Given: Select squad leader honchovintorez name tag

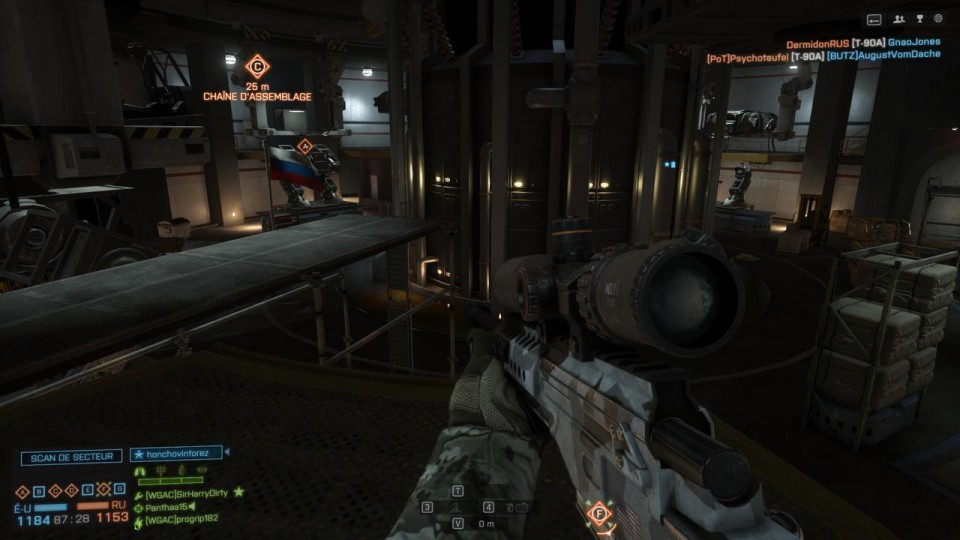Looking at the screenshot, I should click(176, 454).
